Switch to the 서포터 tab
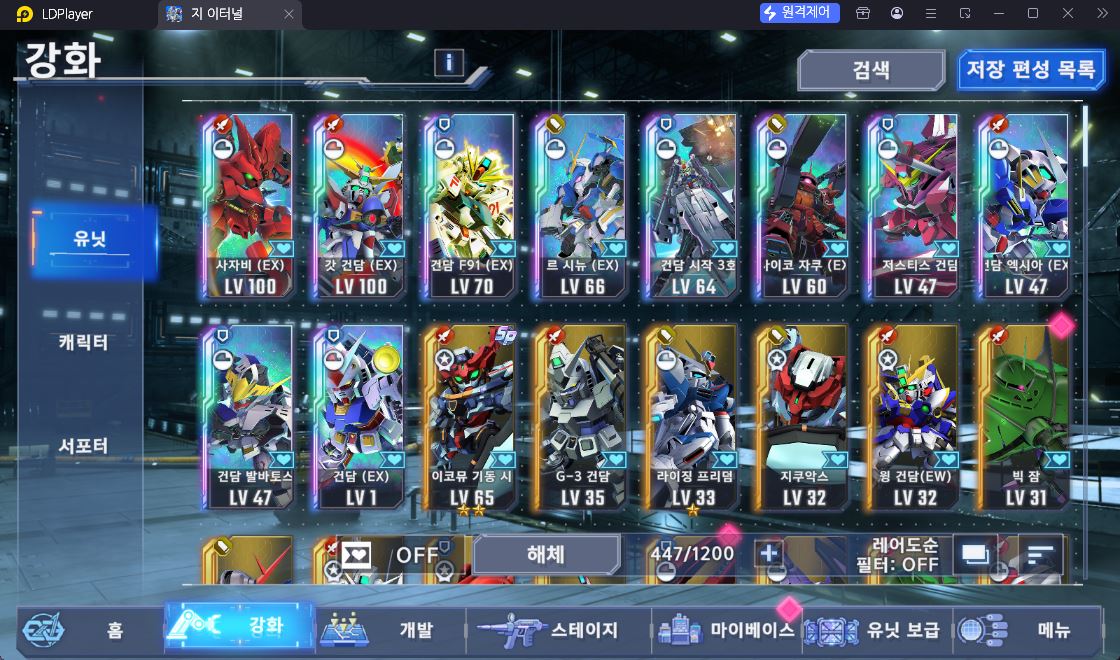The width and height of the screenshot is (1120, 660). coord(83,446)
